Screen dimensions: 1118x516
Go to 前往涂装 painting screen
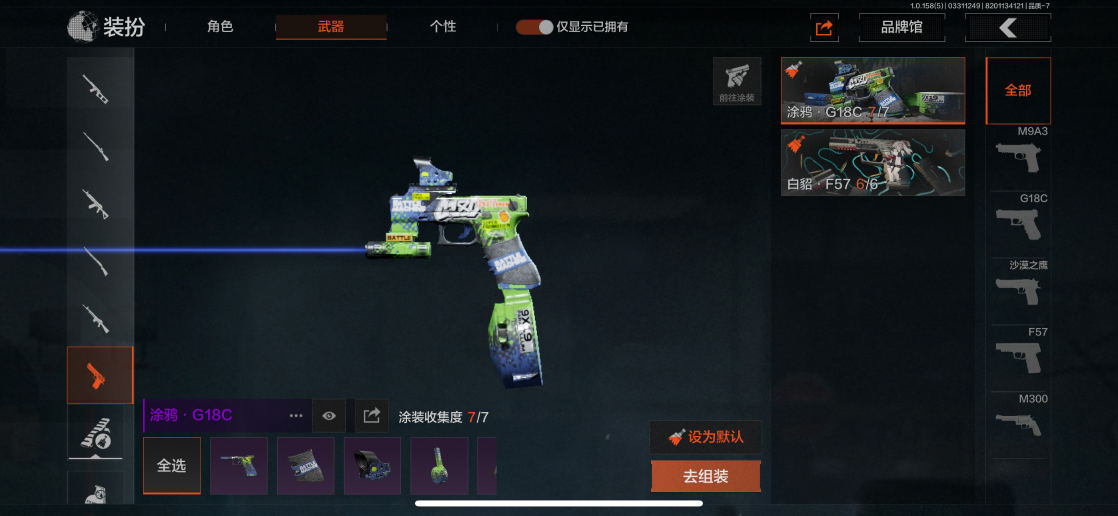(737, 82)
